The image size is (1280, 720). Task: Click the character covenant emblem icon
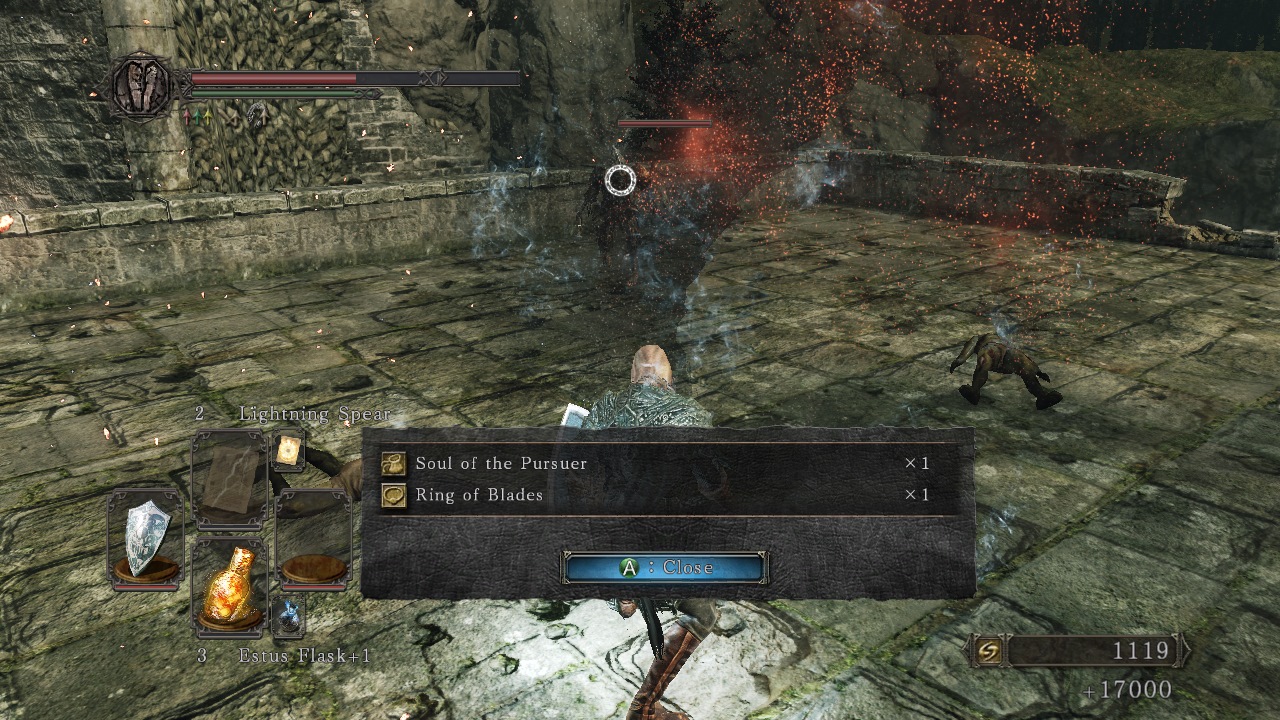(x=142, y=88)
